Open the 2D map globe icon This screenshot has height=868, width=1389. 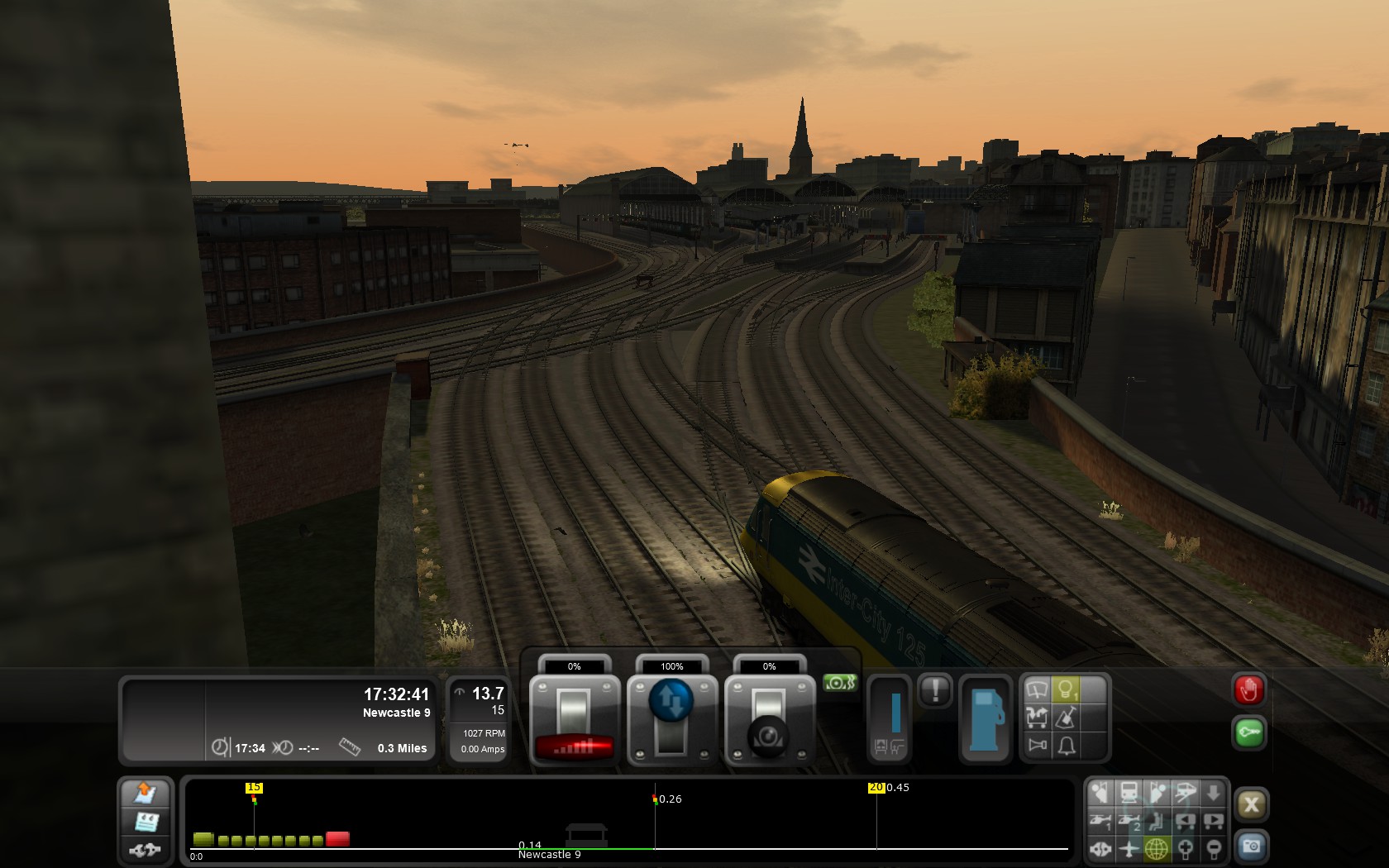click(1157, 848)
